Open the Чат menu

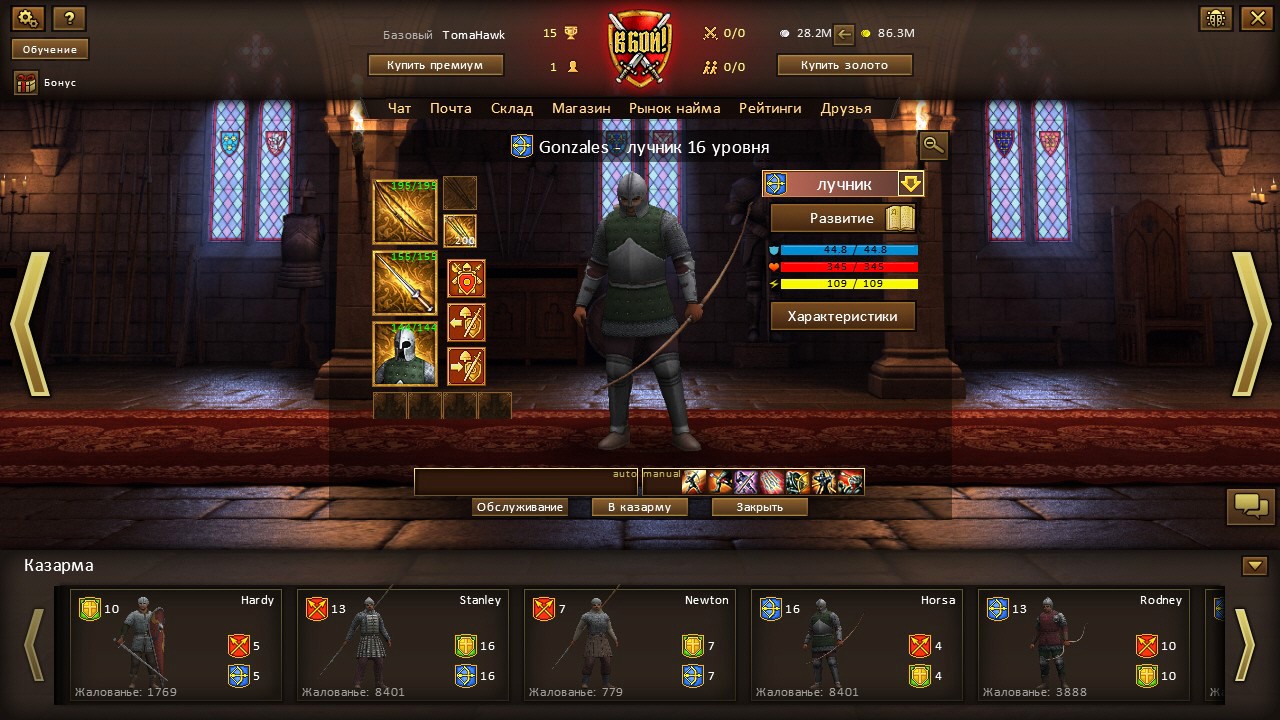(399, 108)
